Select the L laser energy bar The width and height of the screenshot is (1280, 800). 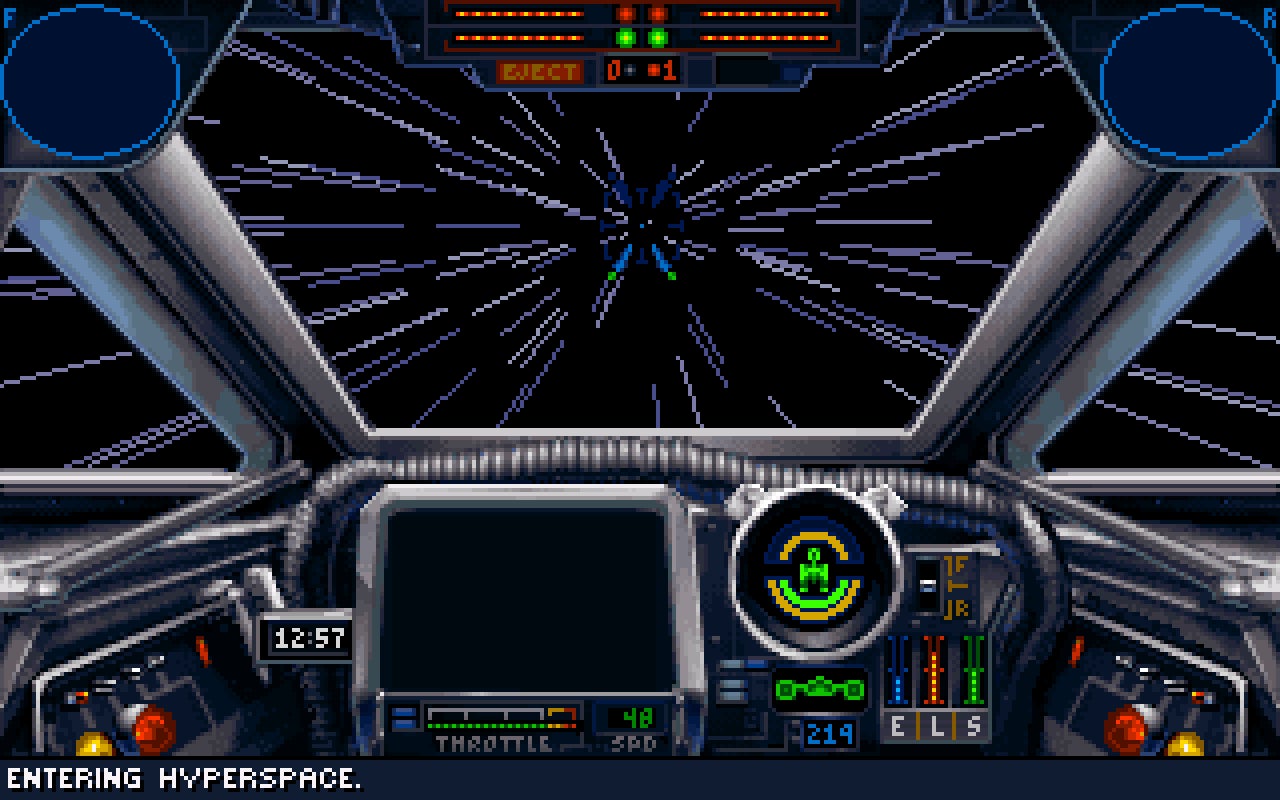tap(935, 680)
